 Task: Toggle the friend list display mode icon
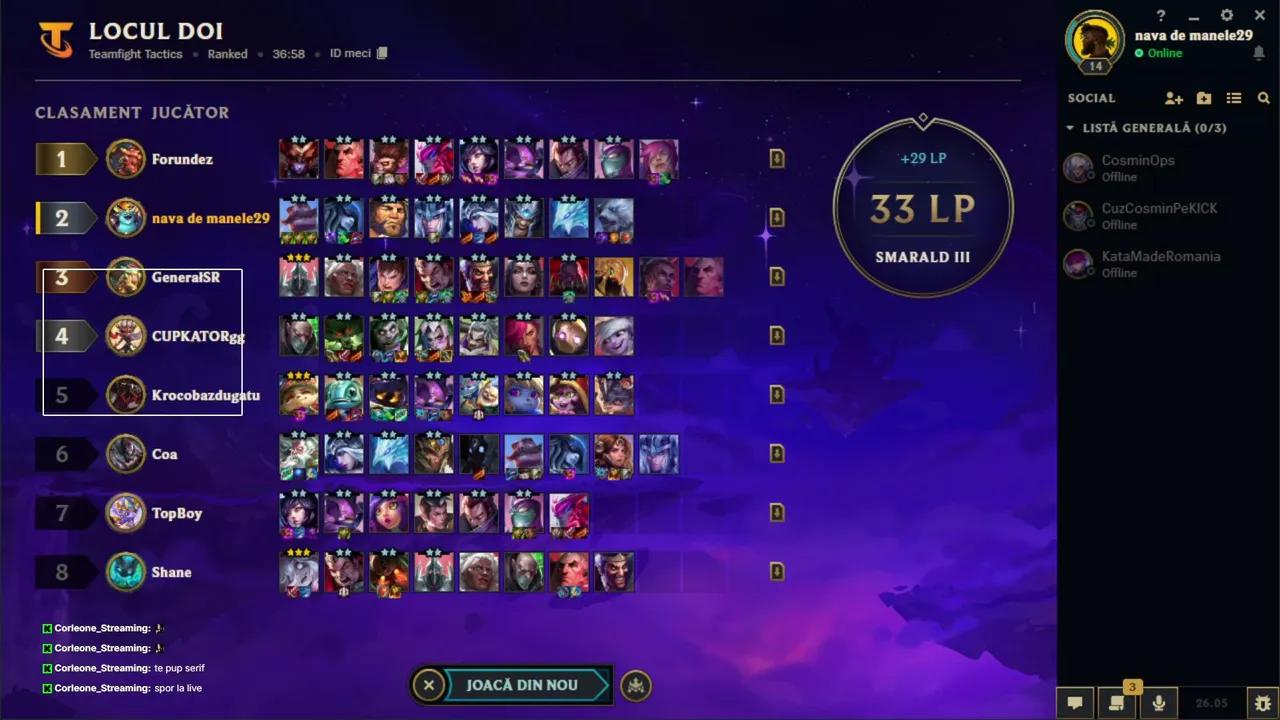click(x=1234, y=98)
